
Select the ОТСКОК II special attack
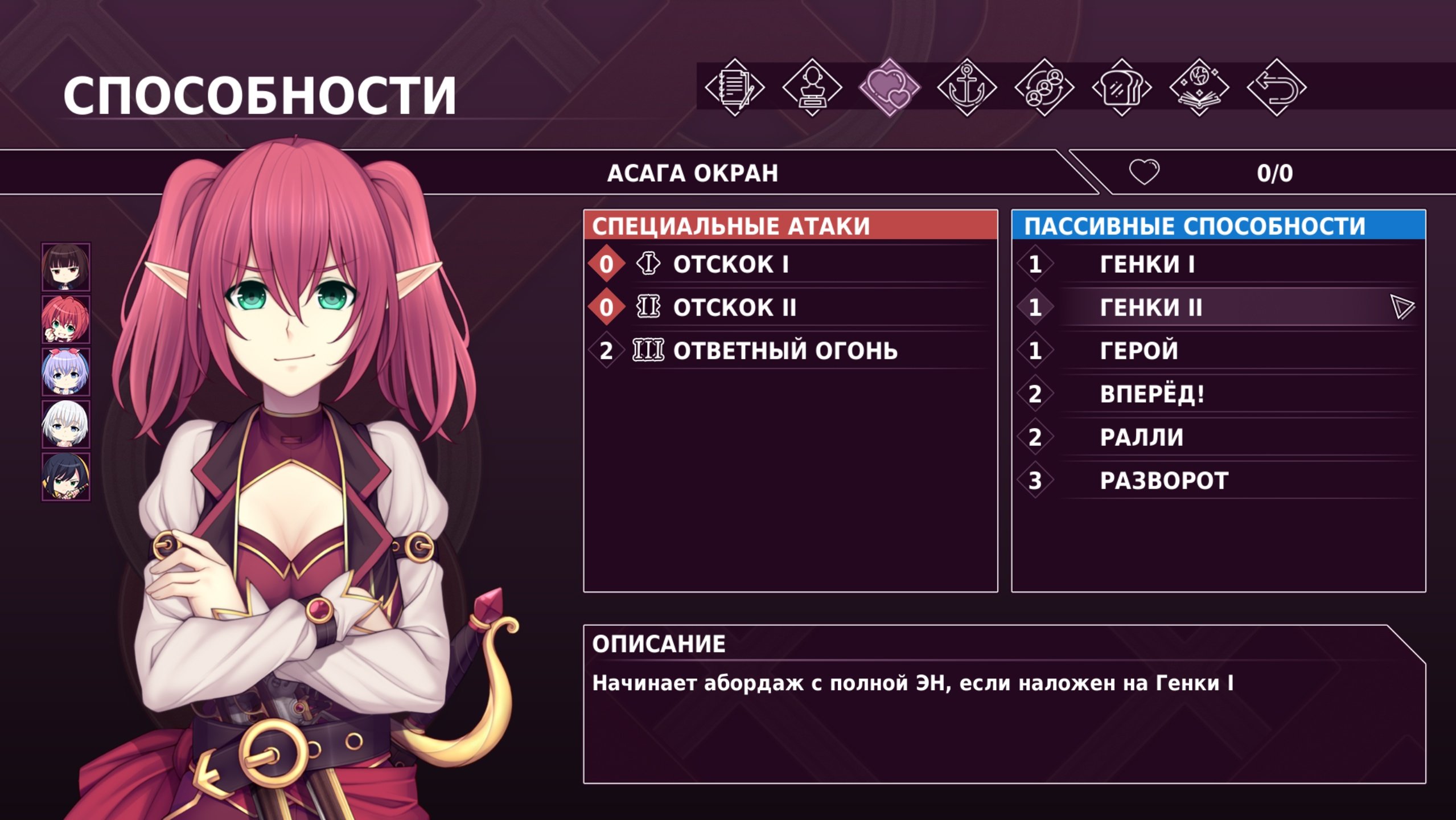pos(734,307)
